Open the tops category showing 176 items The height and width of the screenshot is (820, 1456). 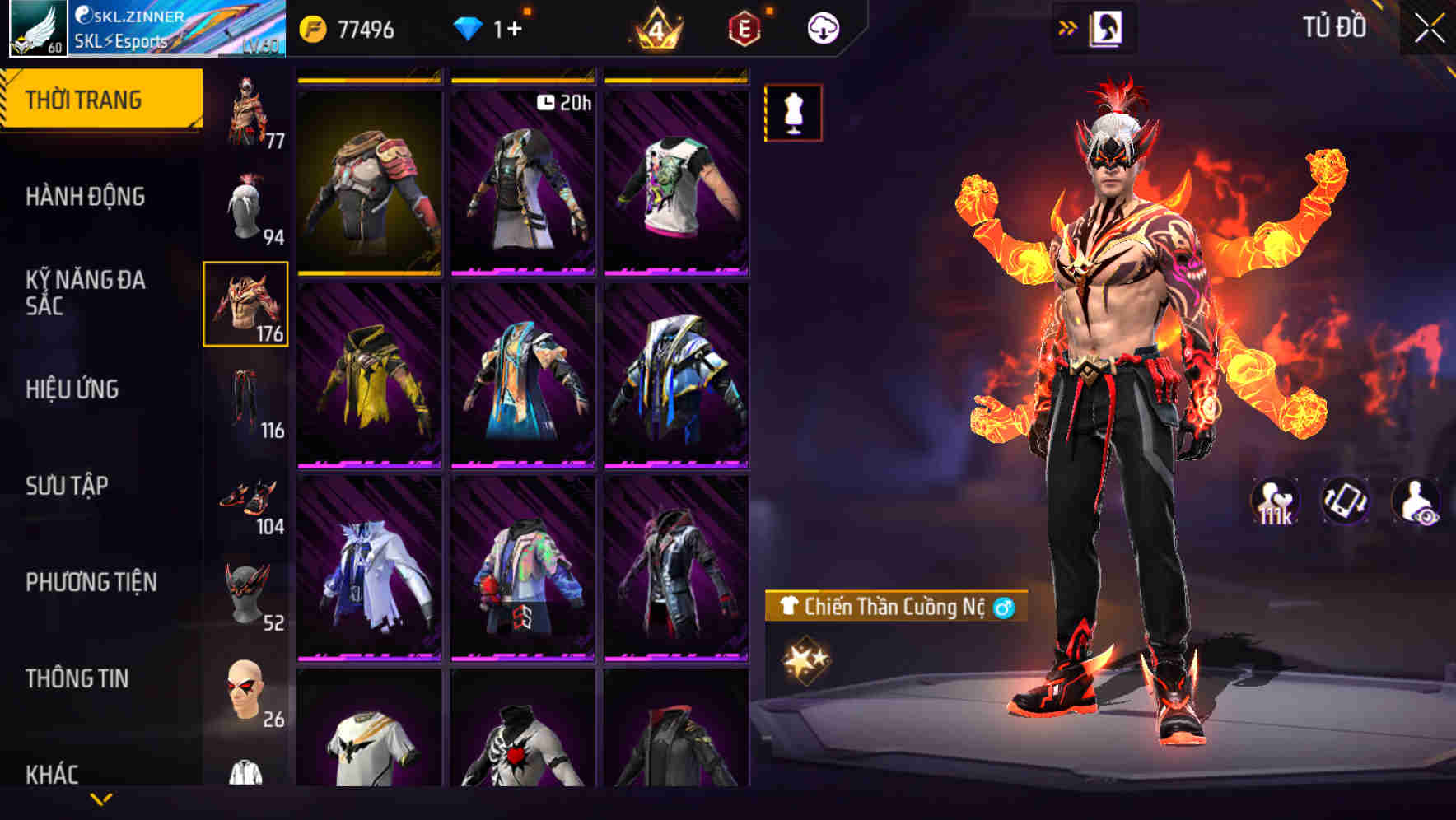[x=247, y=305]
